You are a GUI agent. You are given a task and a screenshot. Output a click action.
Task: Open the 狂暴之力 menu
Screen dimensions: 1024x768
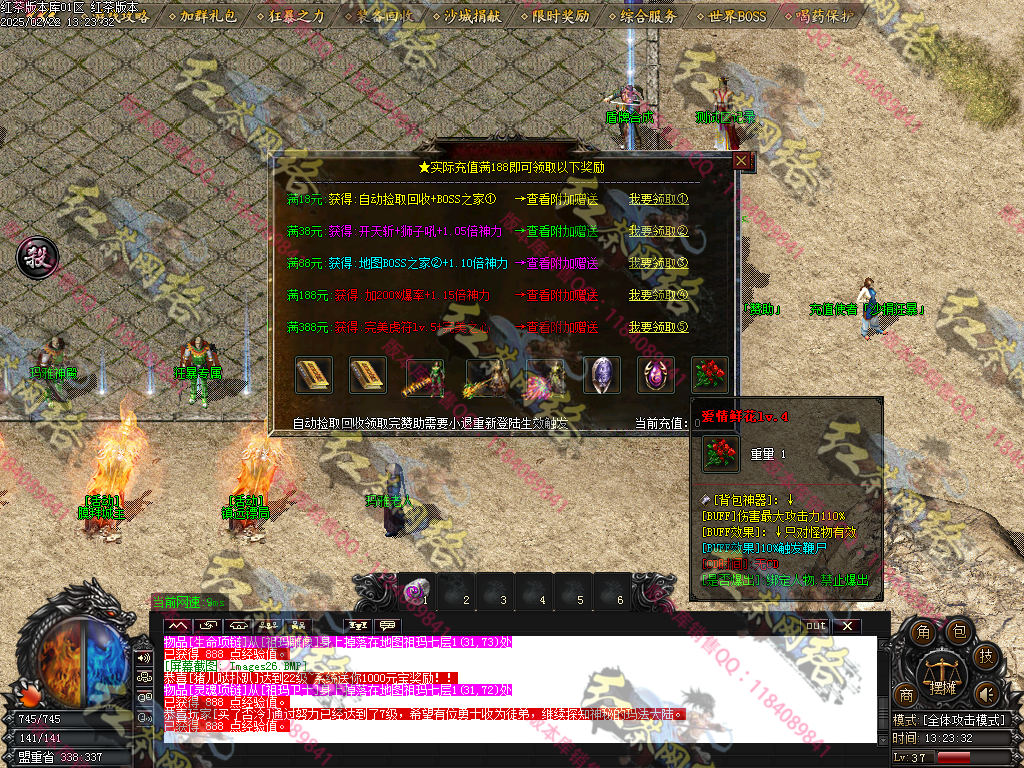(296, 16)
